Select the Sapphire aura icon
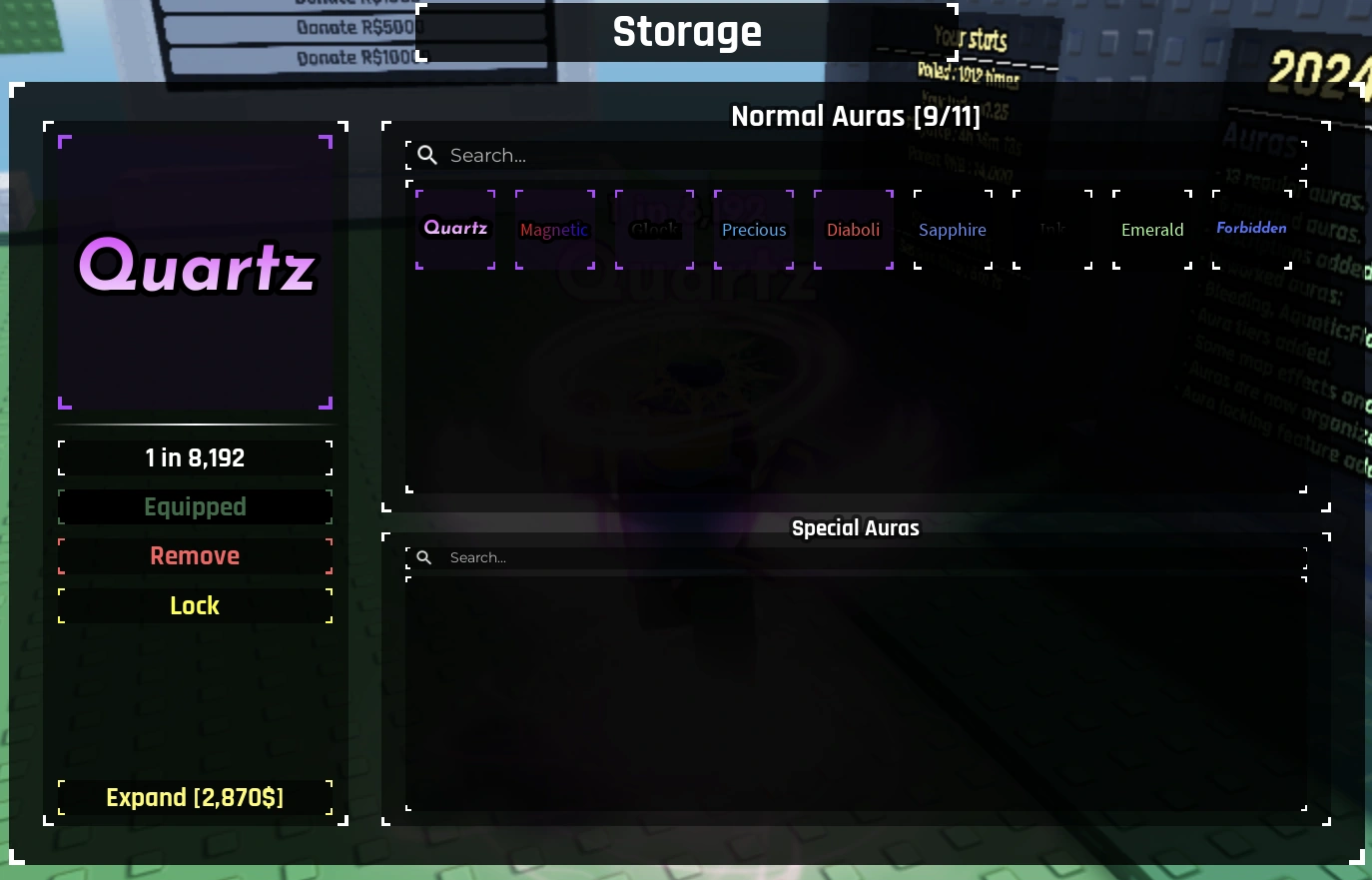This screenshot has width=1372, height=880. (x=952, y=229)
